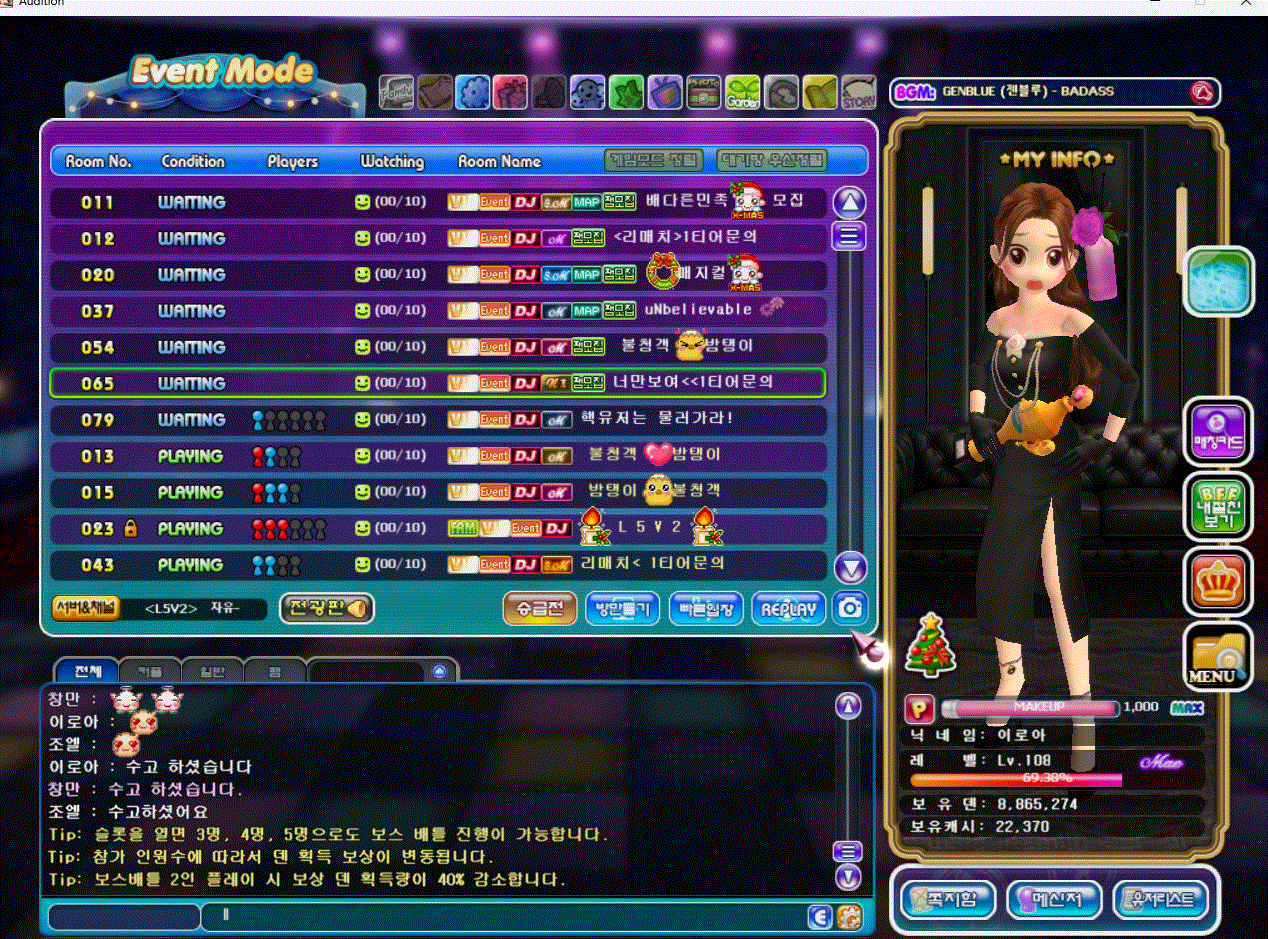
Task: Click the 방만들기 create room button
Action: point(622,608)
